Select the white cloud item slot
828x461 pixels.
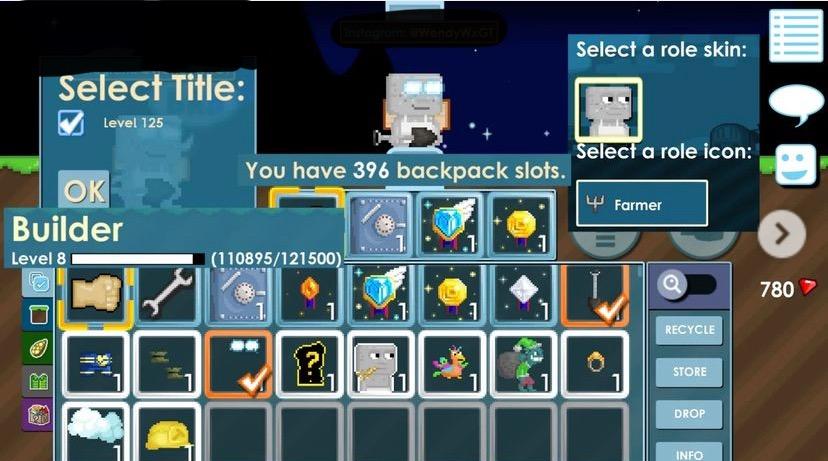coord(95,432)
